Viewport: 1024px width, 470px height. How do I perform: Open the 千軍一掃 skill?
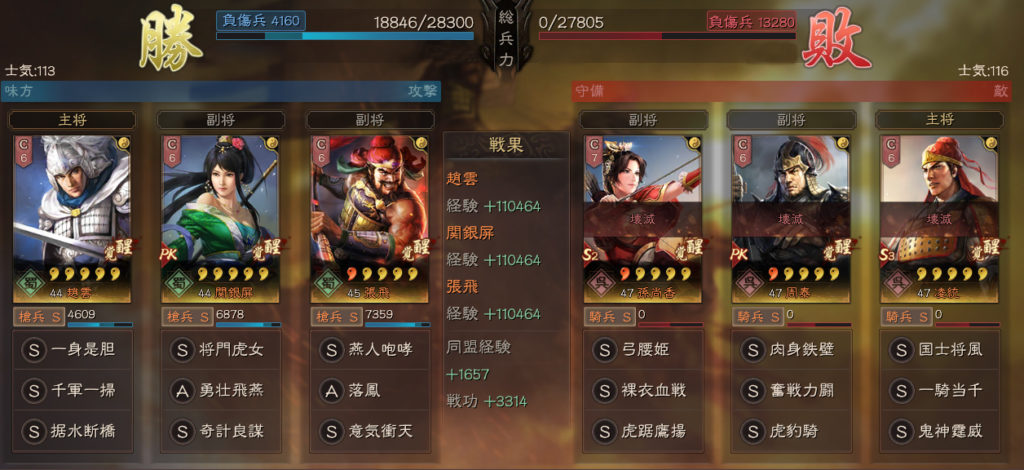pos(71,391)
